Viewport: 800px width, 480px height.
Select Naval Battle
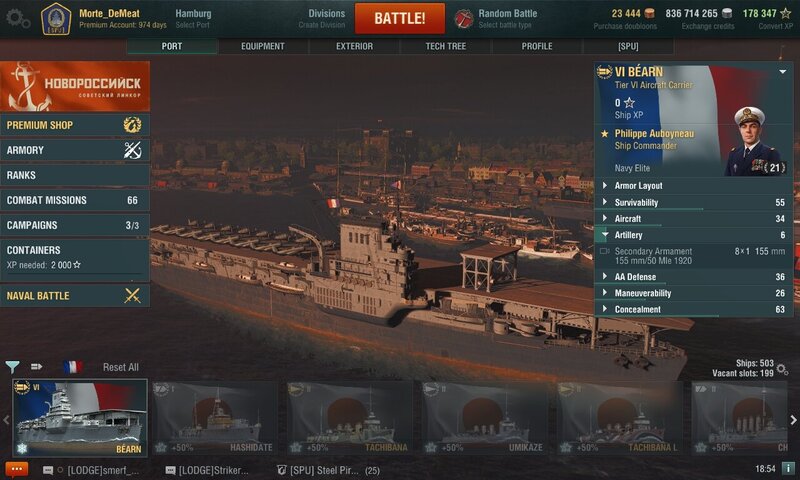click(75, 295)
